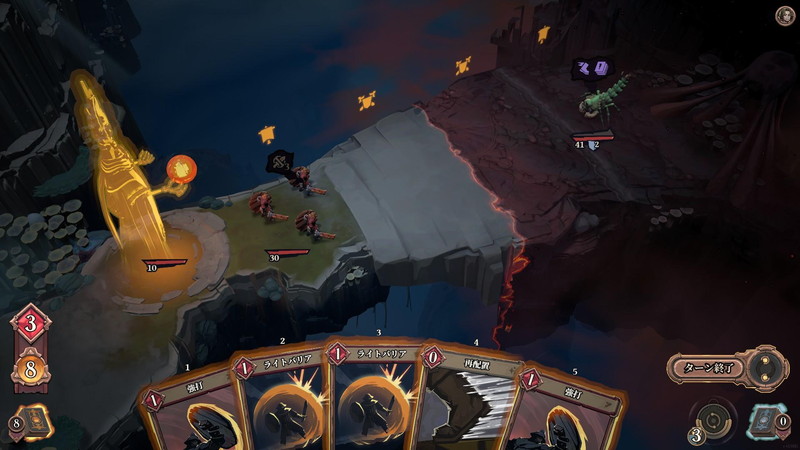Image resolution: width=800 pixels, height=450 pixels.
Task: Click the round spiral icon marked 3
Action: point(711,420)
